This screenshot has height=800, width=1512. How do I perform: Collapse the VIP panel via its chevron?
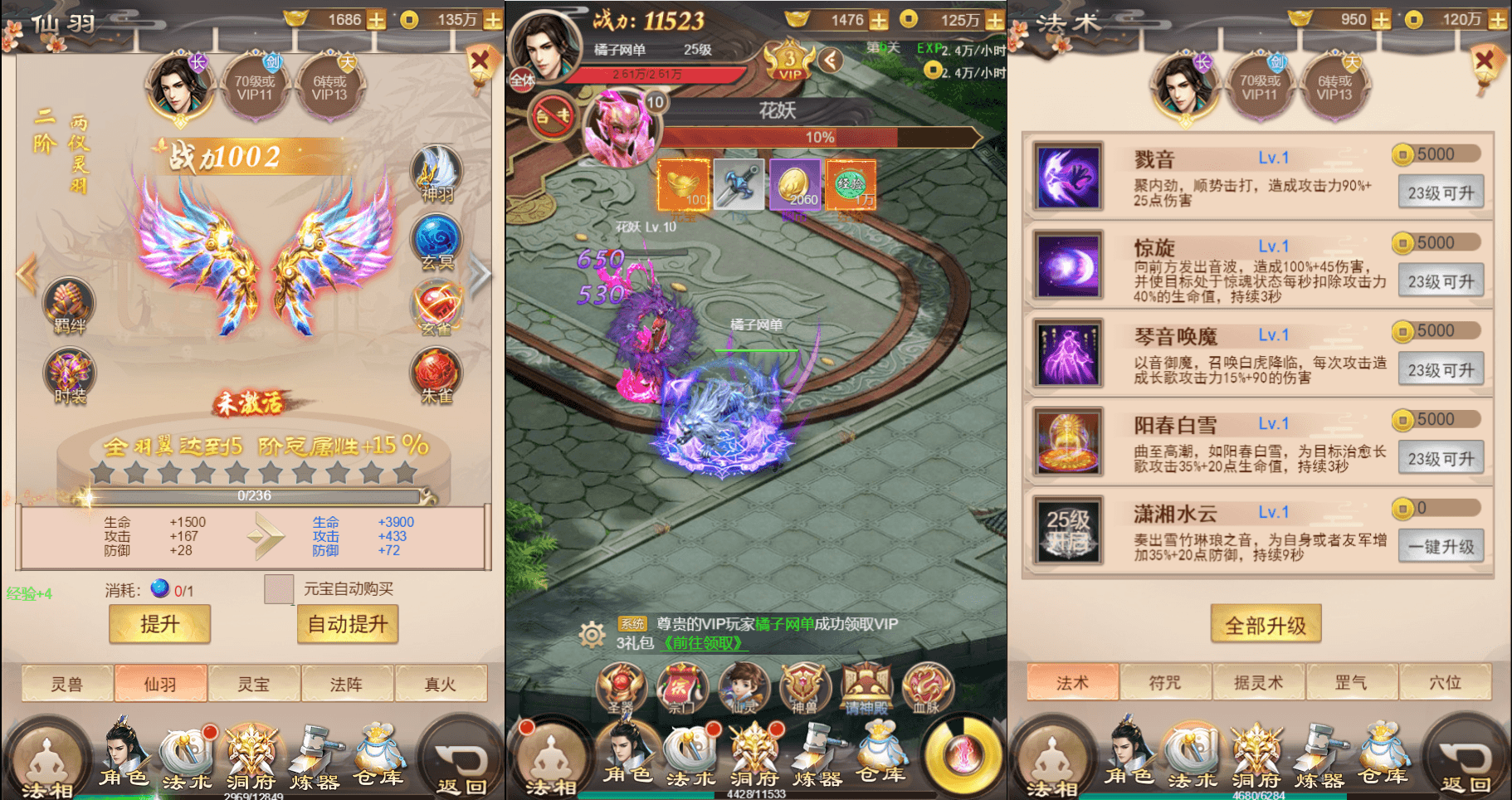[x=829, y=59]
